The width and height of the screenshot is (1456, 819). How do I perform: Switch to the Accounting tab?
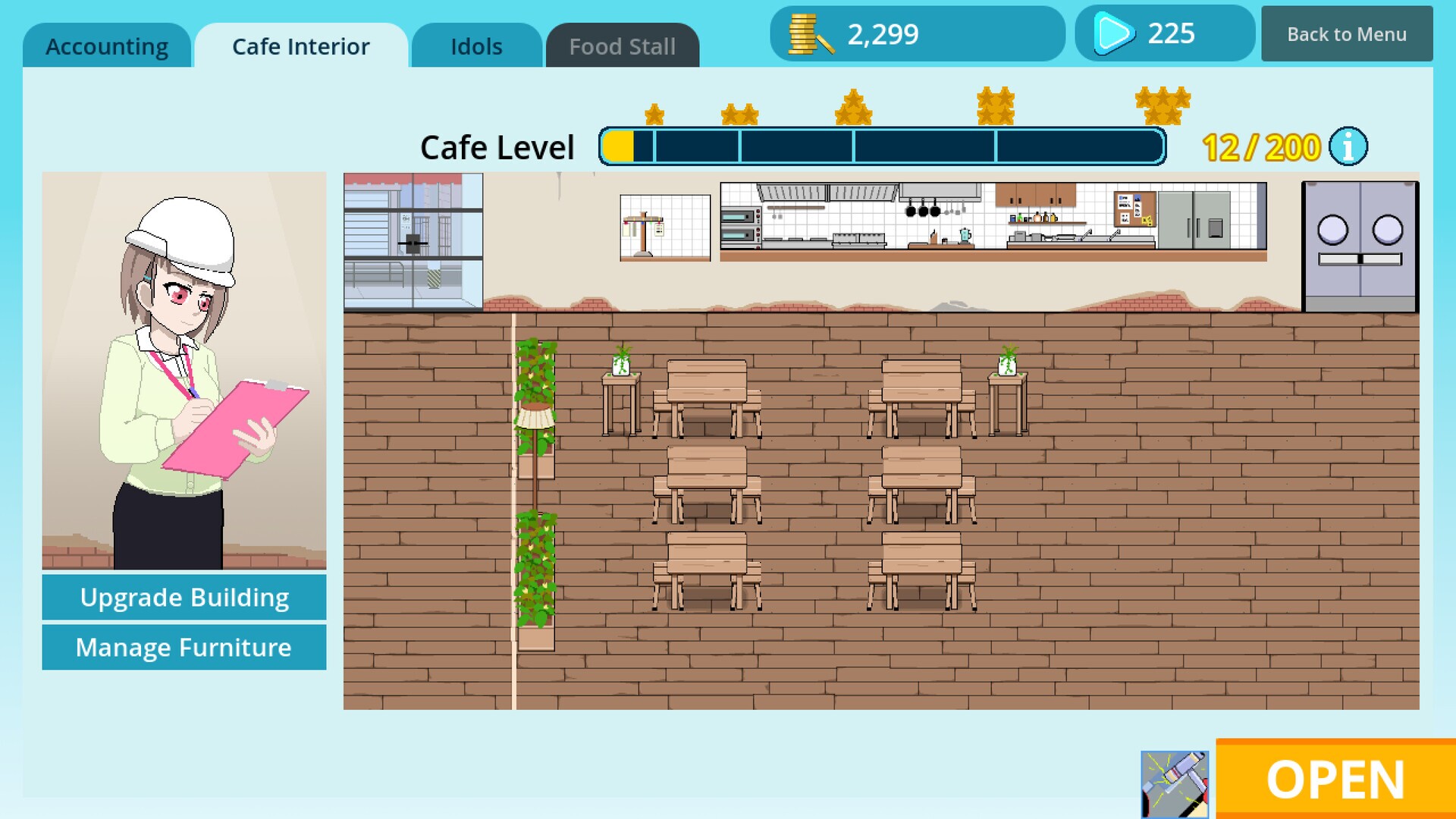[108, 45]
